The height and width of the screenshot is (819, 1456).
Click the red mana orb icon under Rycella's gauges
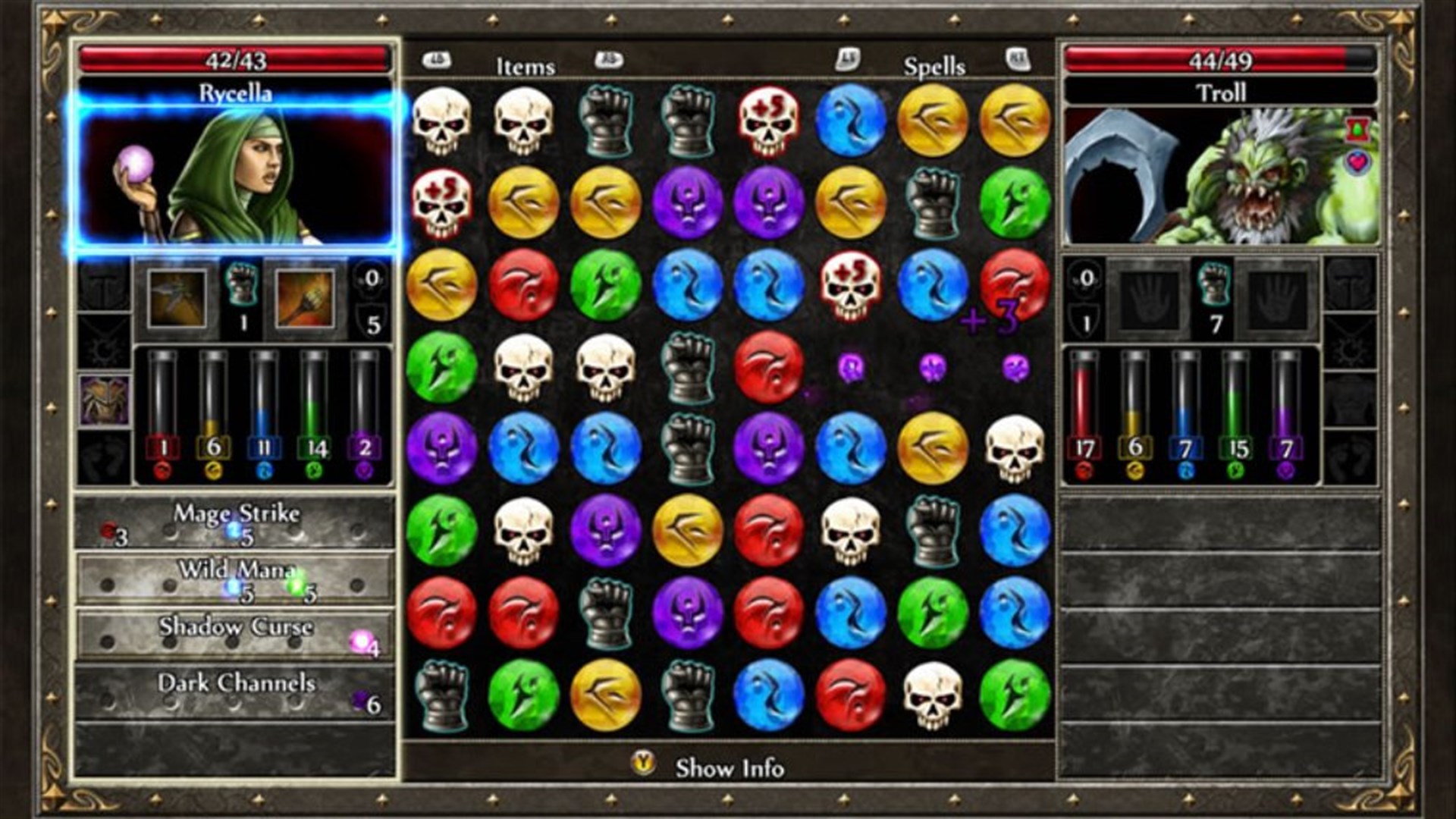(x=163, y=472)
